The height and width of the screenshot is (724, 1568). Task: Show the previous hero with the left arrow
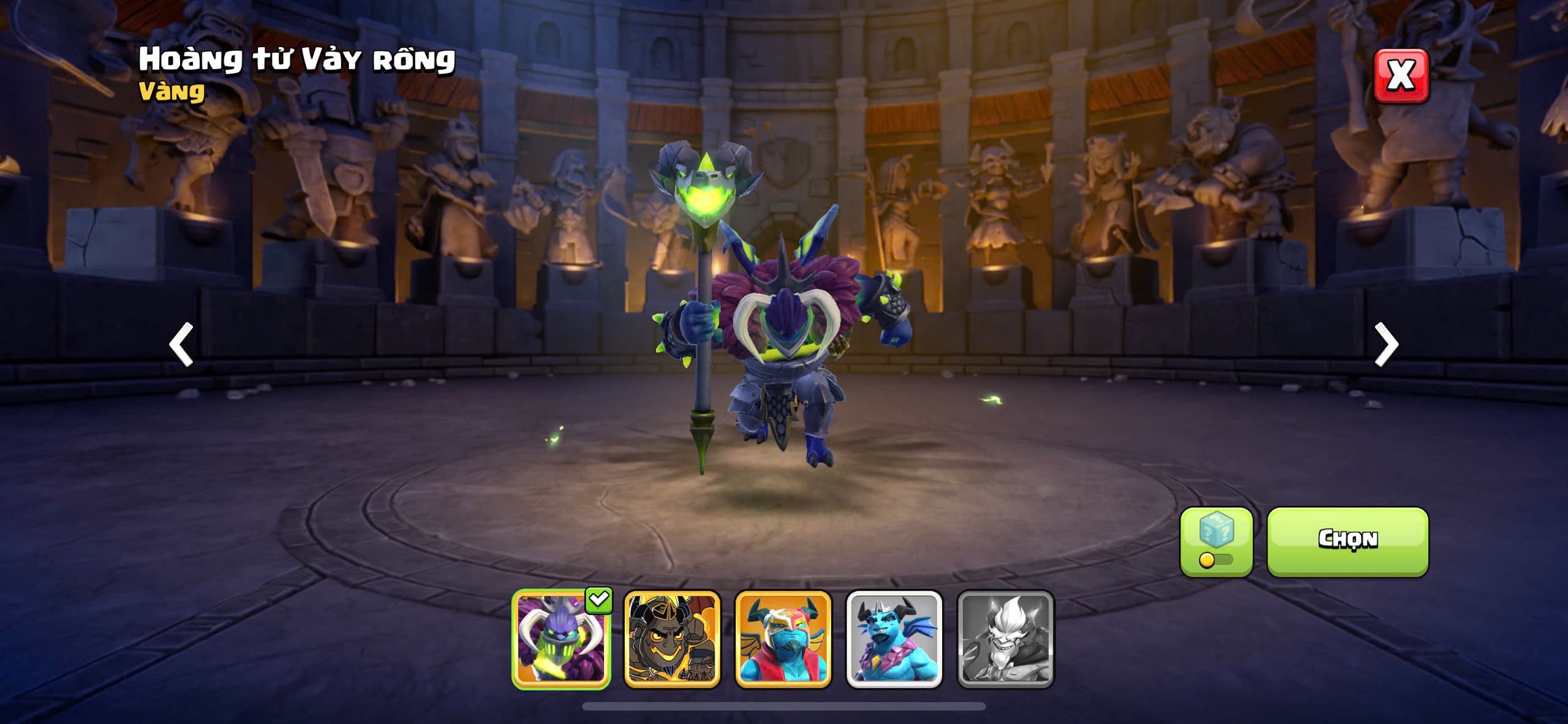click(x=181, y=344)
